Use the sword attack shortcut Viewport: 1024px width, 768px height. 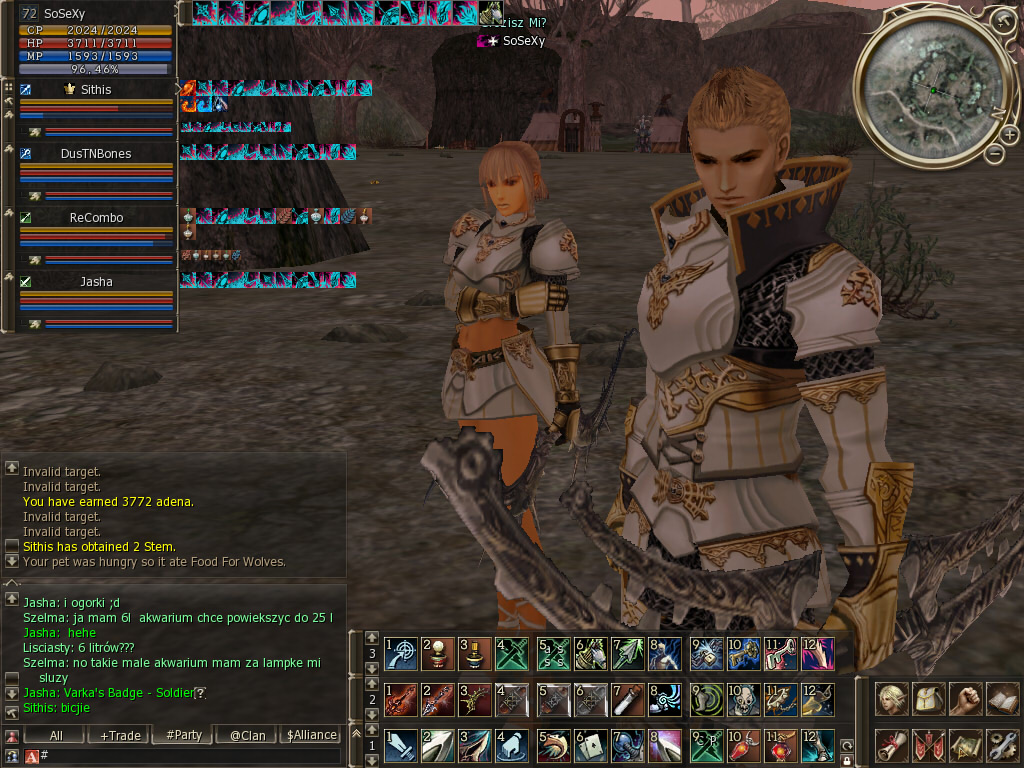click(401, 745)
